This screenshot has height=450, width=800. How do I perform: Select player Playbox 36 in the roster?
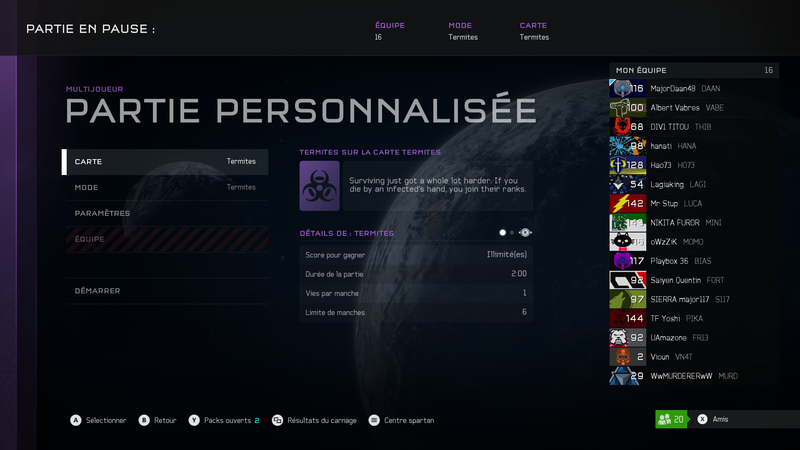tap(693, 261)
